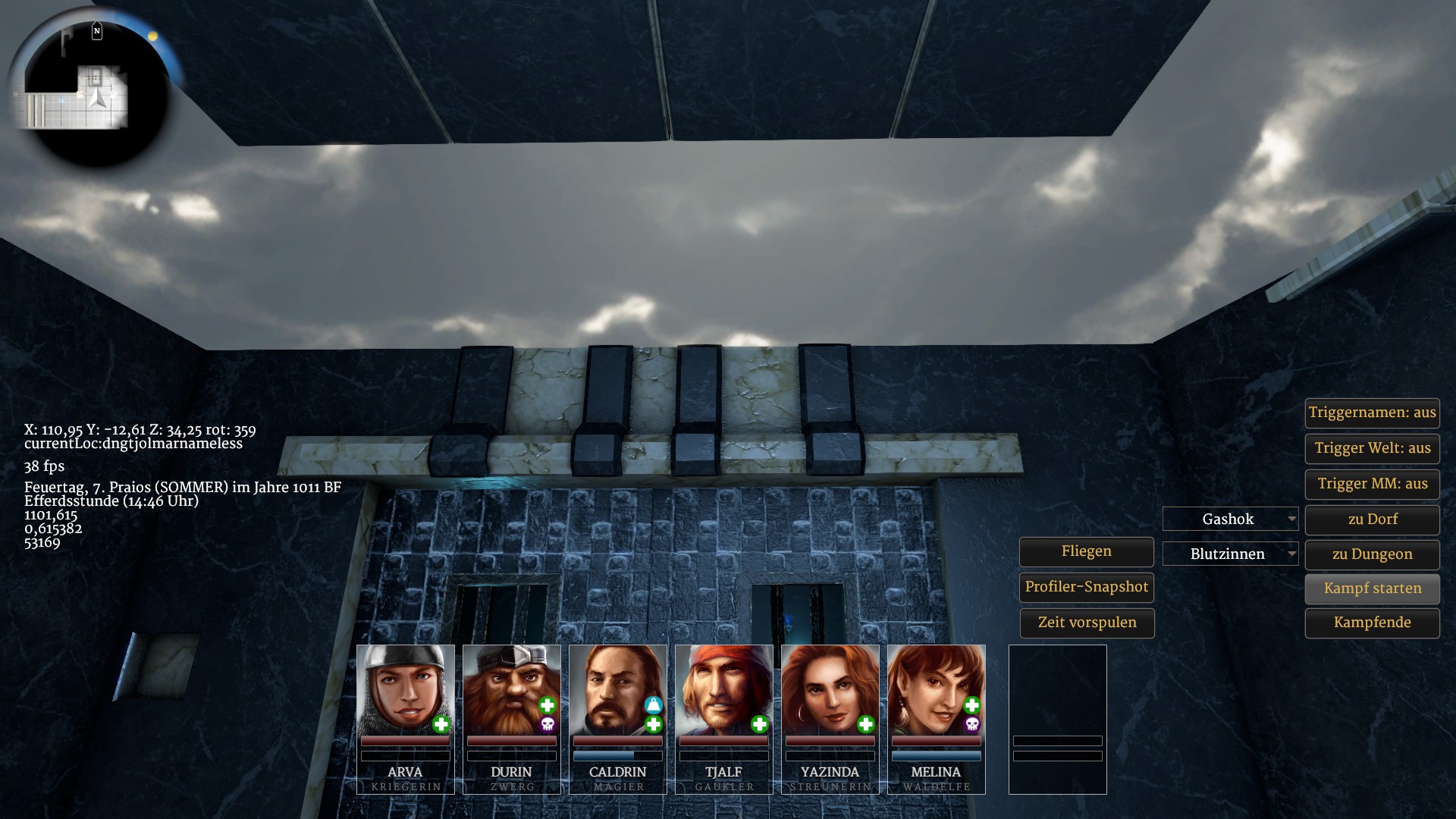The width and height of the screenshot is (1456, 819).
Task: Toggle the Triggernamen debug button
Action: [1372, 413]
